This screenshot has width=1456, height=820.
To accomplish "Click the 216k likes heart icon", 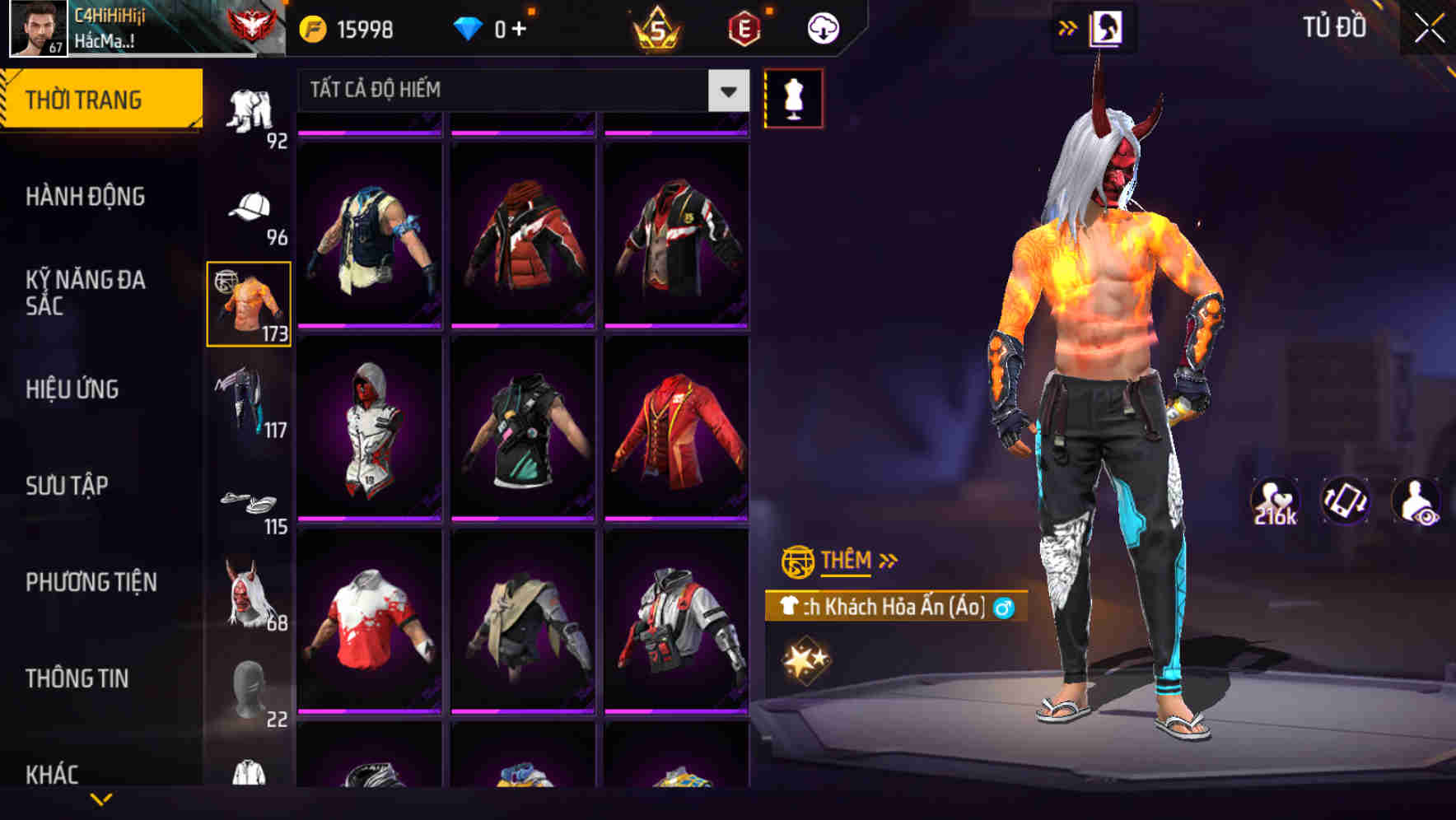I will tap(1274, 502).
